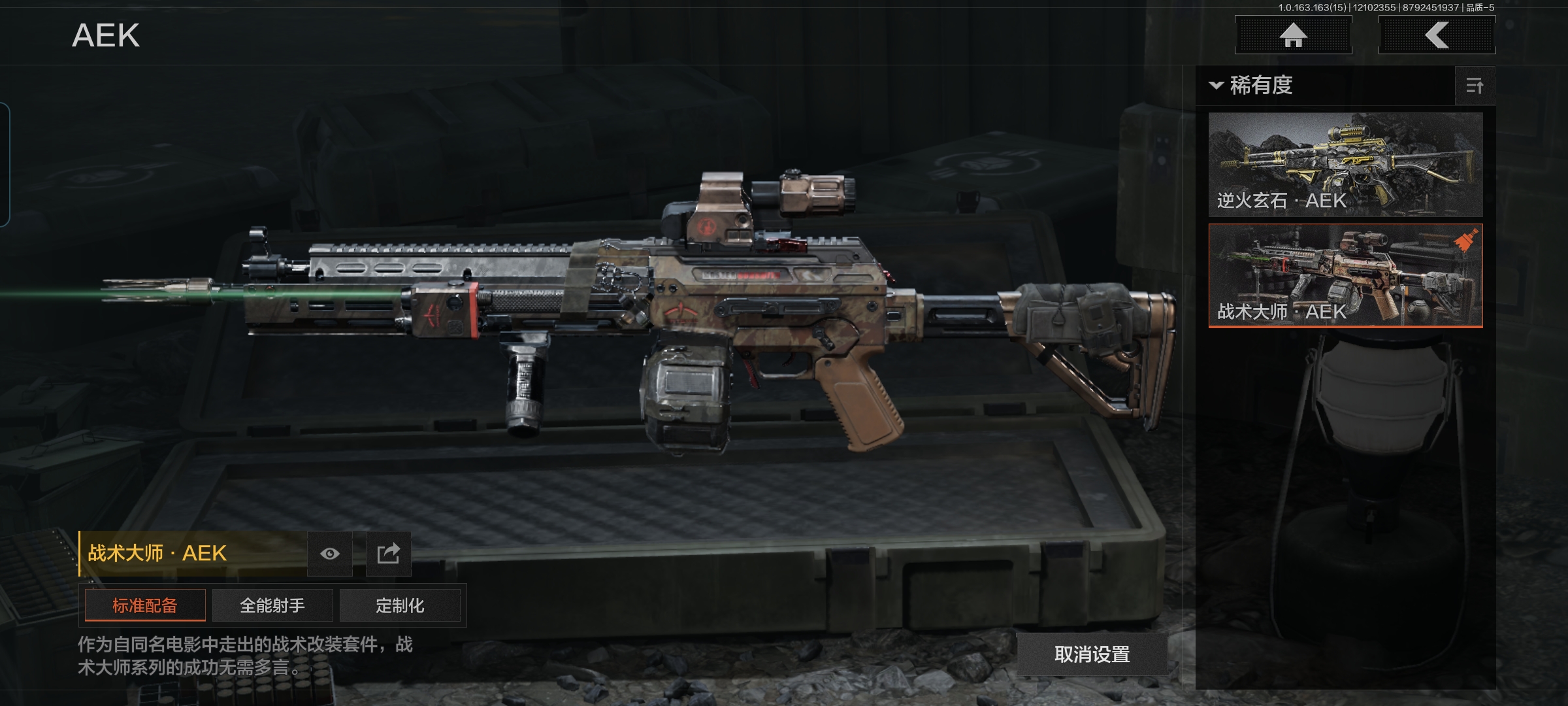Toggle the eye preview icon
This screenshot has width=1568, height=706.
(x=330, y=554)
